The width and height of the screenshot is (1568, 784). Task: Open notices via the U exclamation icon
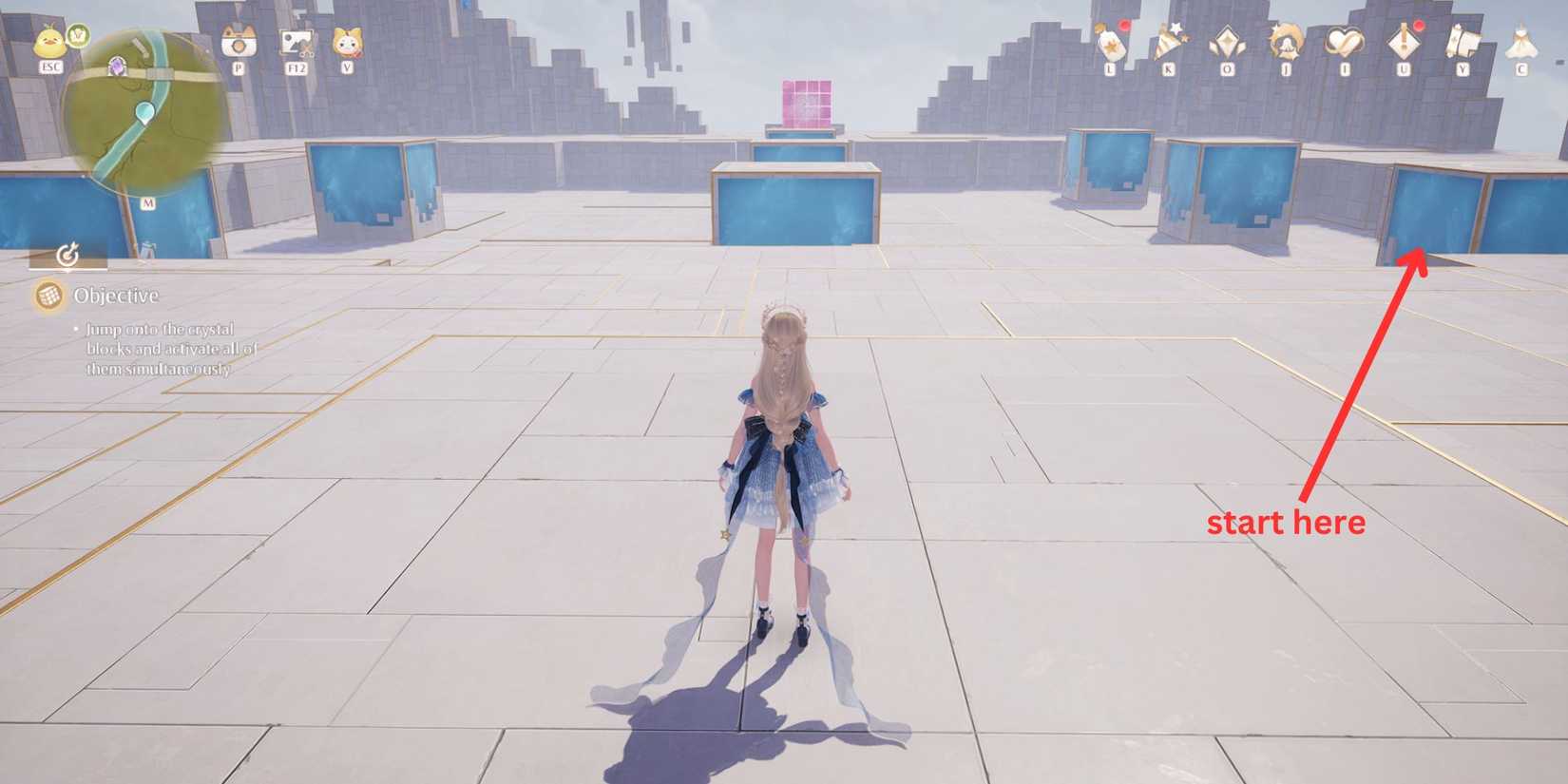click(1404, 43)
